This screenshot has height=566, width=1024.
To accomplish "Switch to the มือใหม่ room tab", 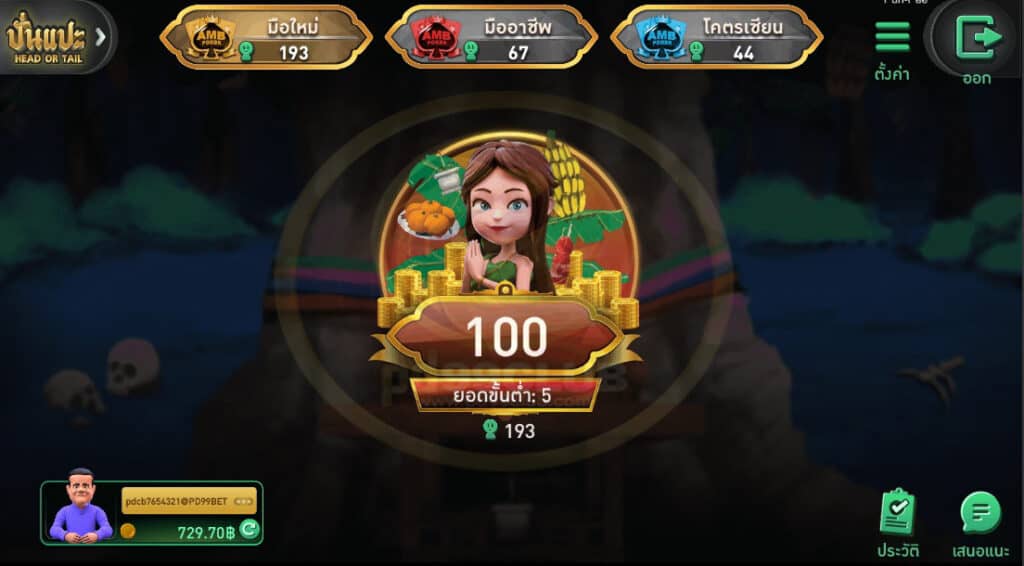I will 266,37.
